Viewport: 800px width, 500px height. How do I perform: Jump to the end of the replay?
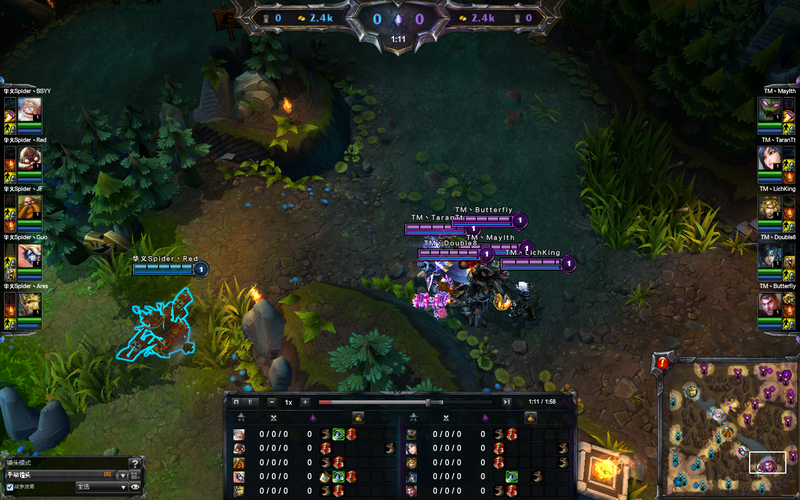coord(507,402)
